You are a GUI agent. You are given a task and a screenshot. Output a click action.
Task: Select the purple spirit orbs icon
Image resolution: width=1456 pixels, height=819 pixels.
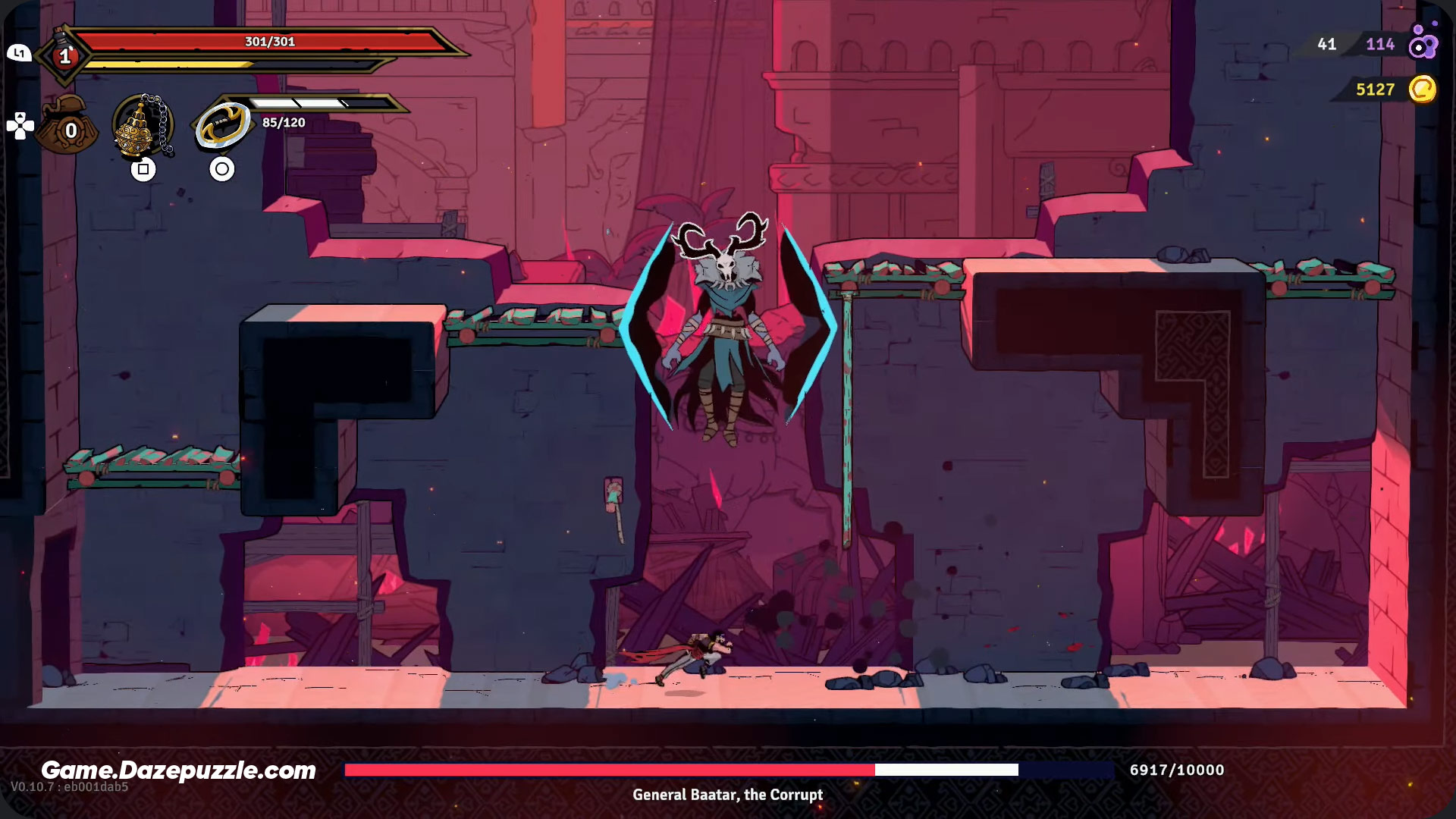tap(1423, 42)
